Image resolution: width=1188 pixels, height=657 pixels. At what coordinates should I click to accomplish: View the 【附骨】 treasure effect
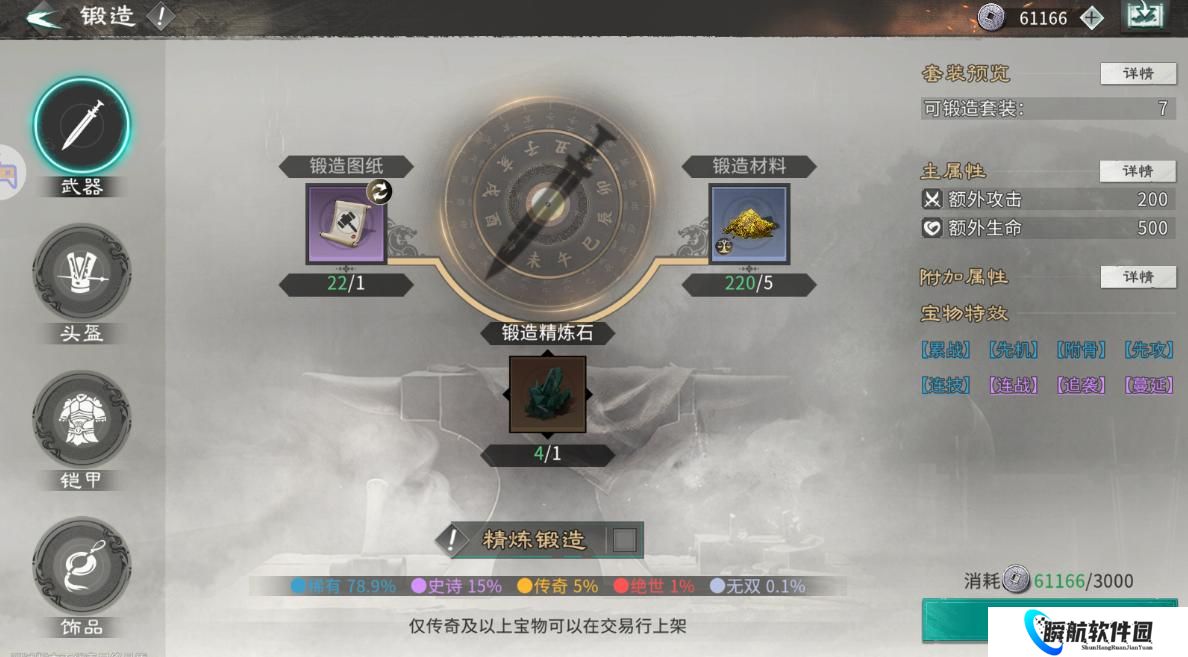click(1081, 350)
